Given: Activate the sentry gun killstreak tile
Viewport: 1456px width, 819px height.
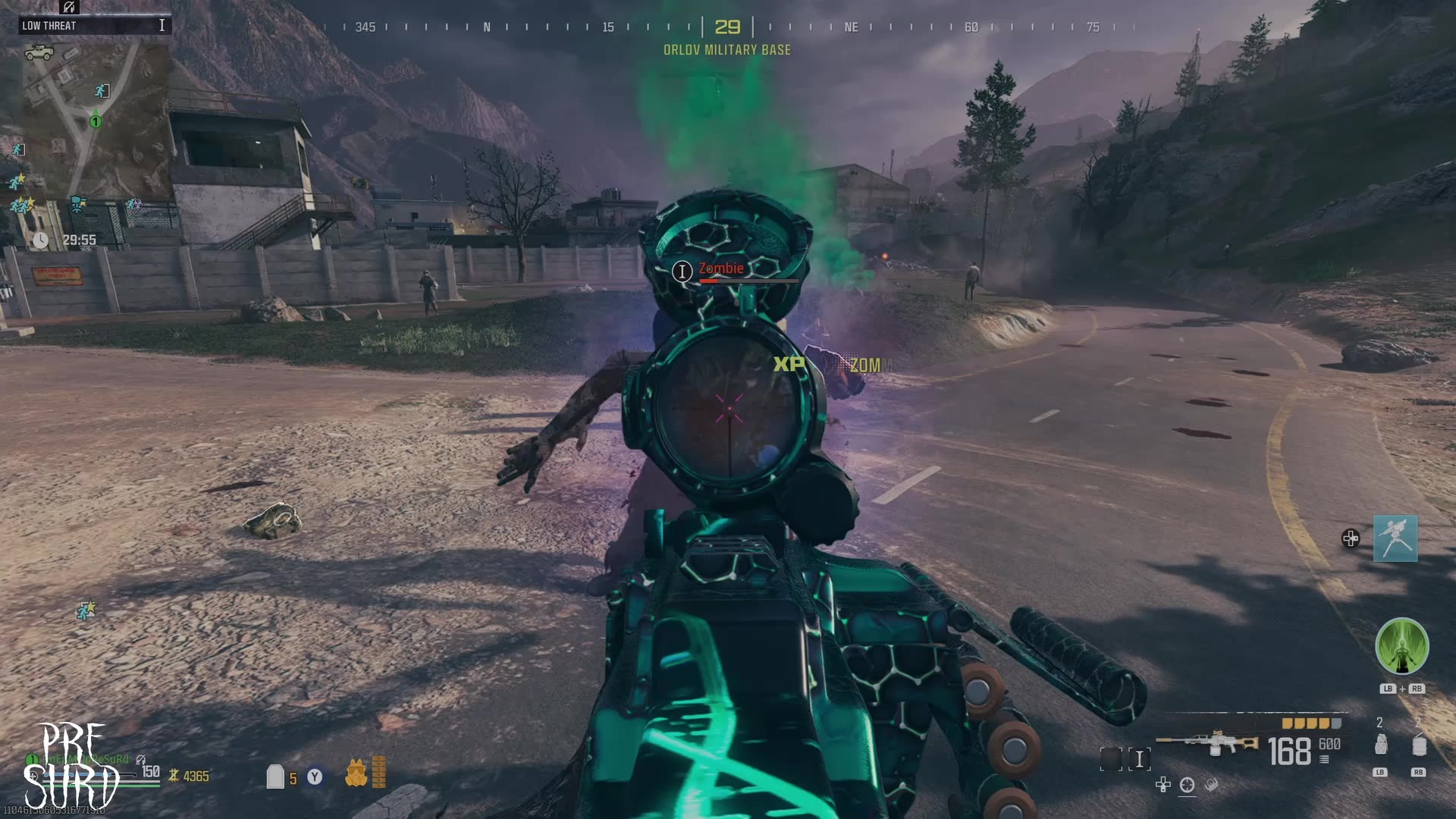Looking at the screenshot, I should coord(1395,538).
